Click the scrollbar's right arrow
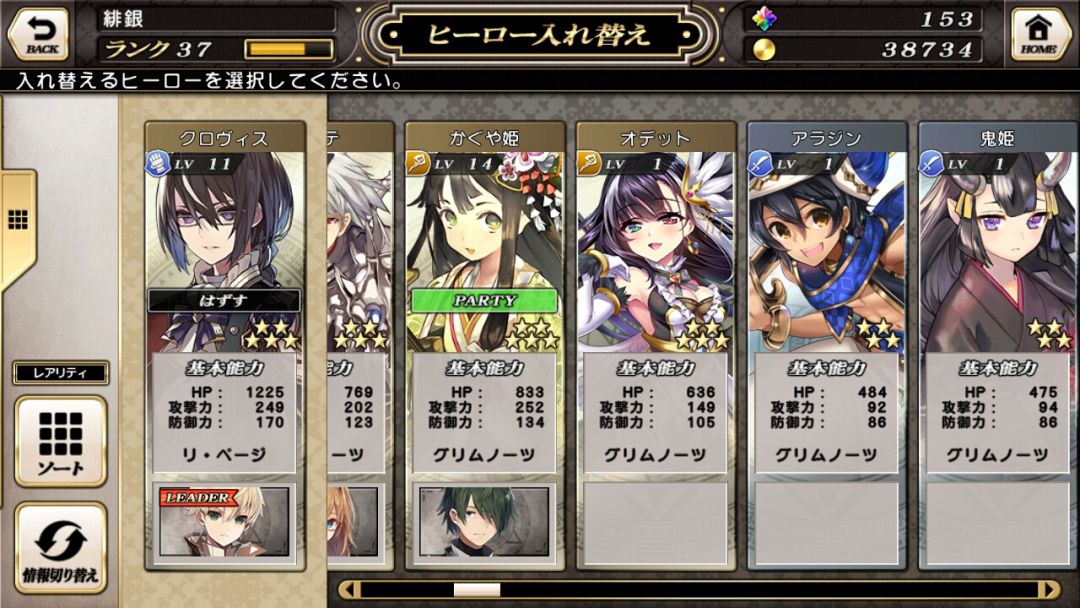 pyautogui.click(x=1047, y=590)
